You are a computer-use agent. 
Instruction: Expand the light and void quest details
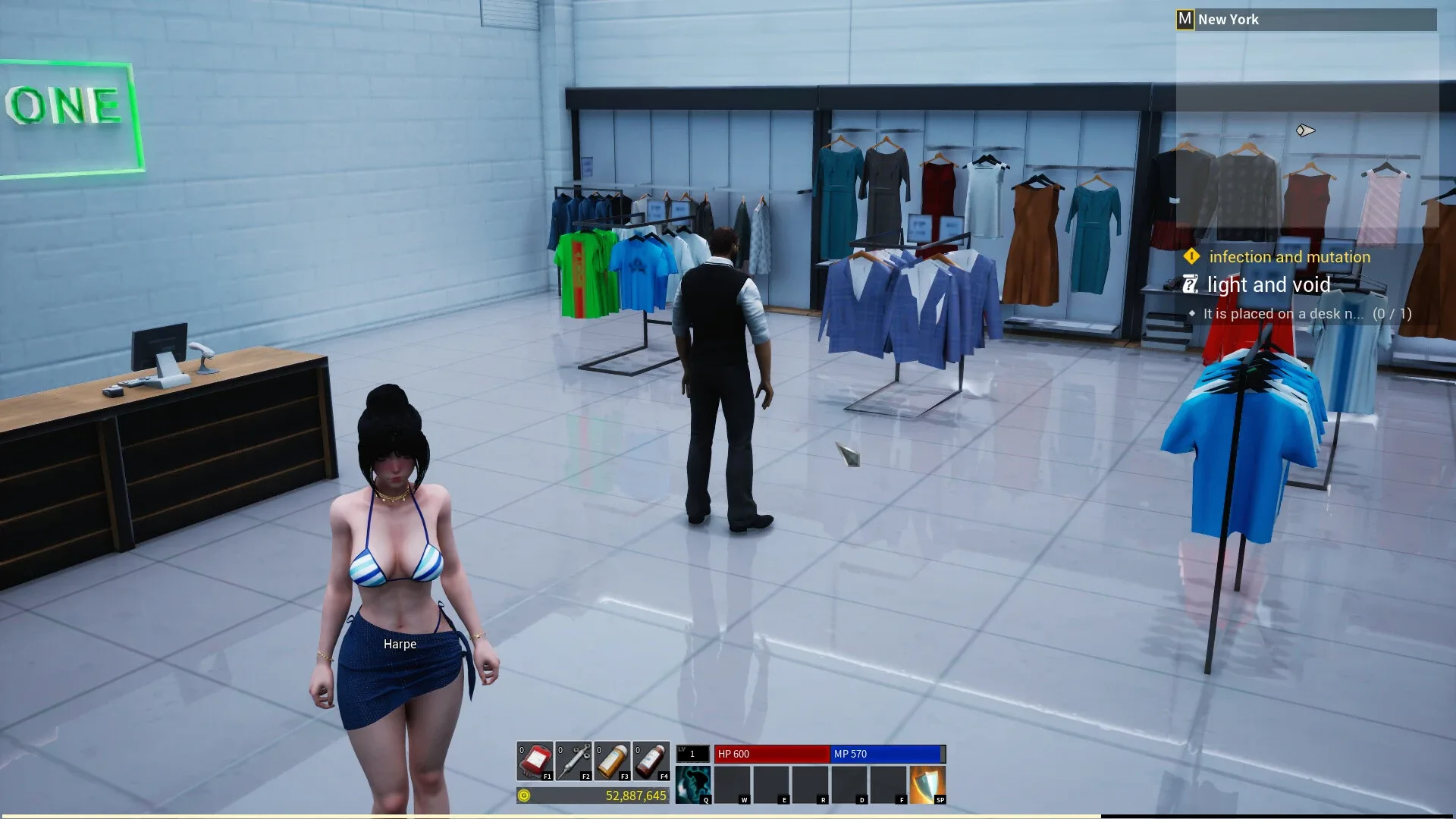pyautogui.click(x=1267, y=285)
